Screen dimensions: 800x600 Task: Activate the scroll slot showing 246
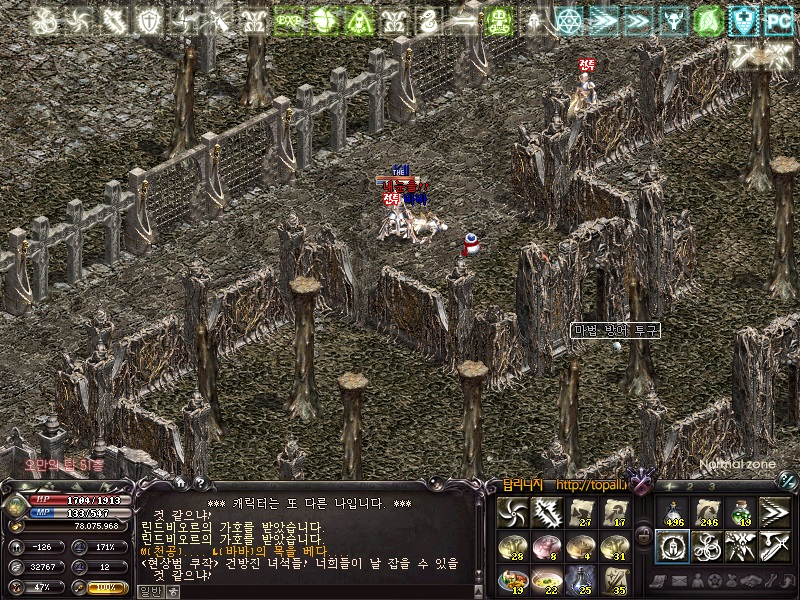[707, 513]
